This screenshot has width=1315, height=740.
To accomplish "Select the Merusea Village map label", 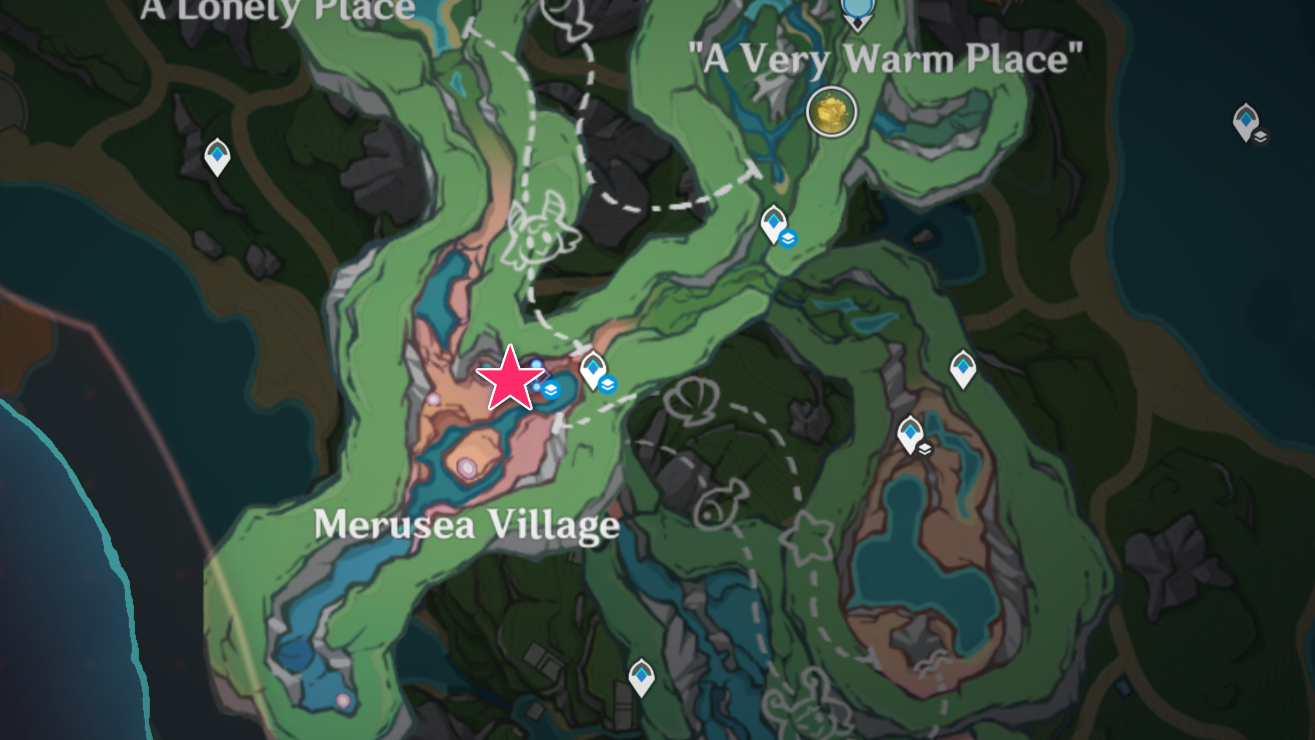I will (466, 525).
